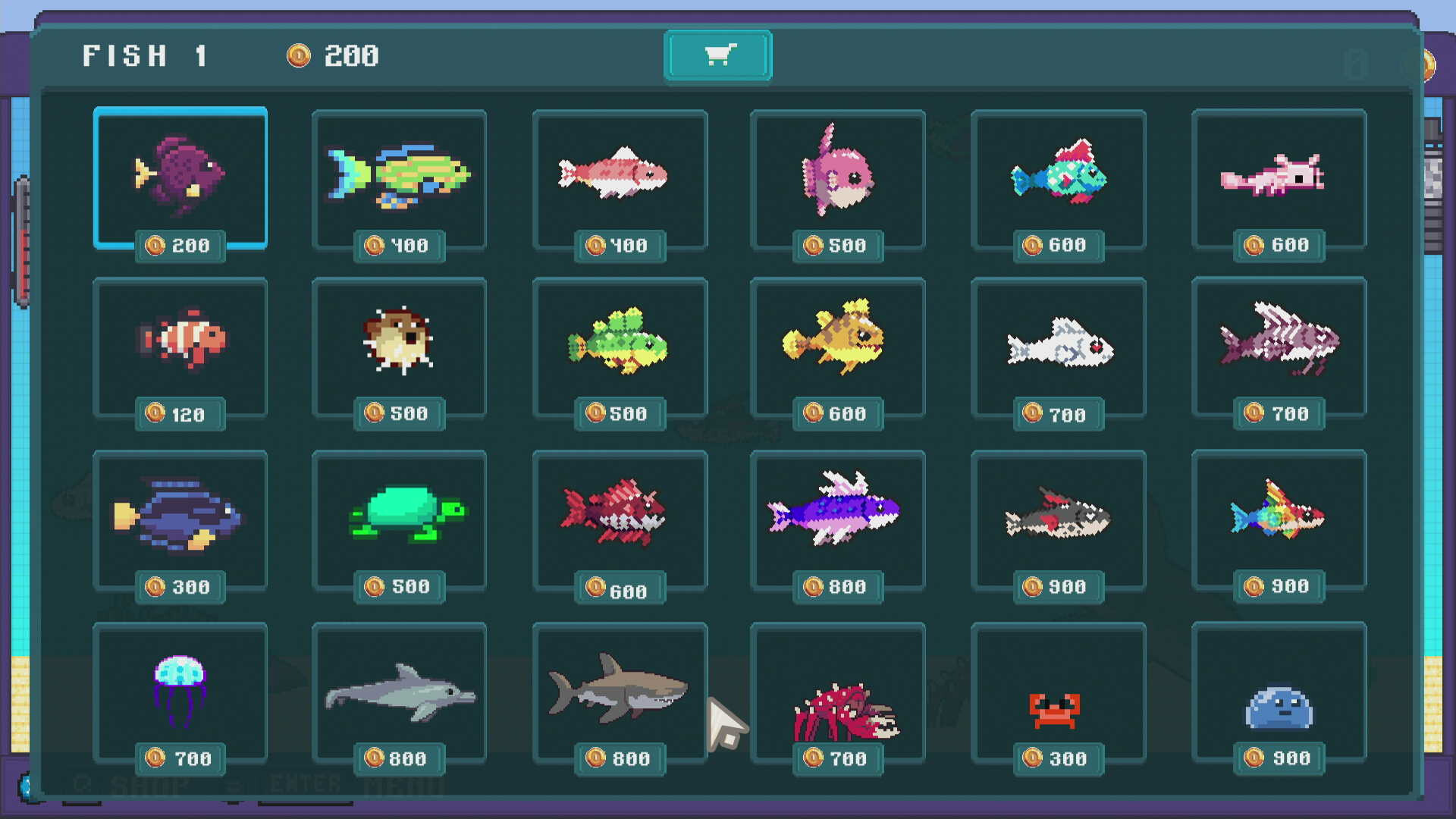Select the red piranha priced 600

tap(620, 518)
